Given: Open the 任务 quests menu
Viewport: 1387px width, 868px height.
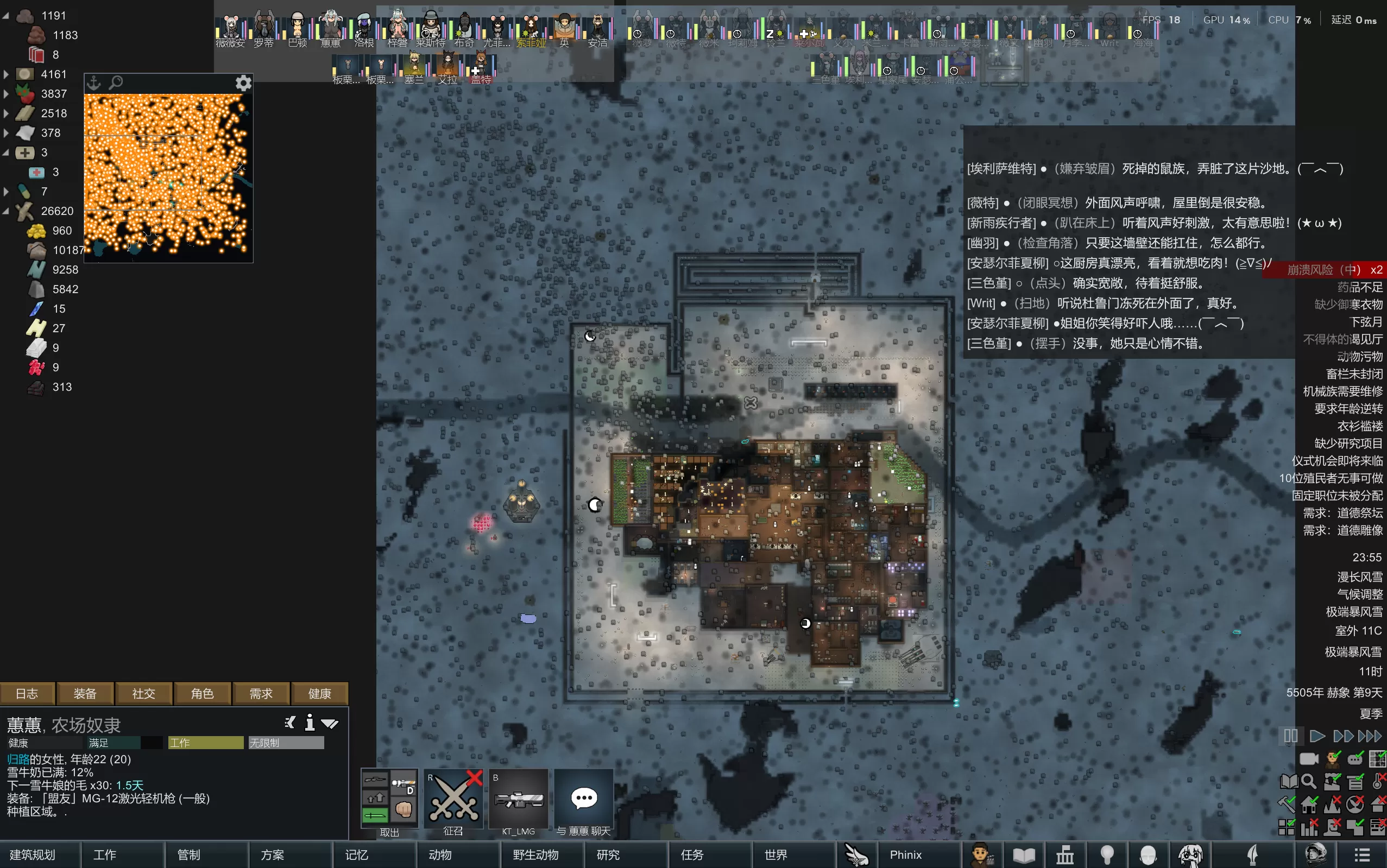Looking at the screenshot, I should (691, 855).
